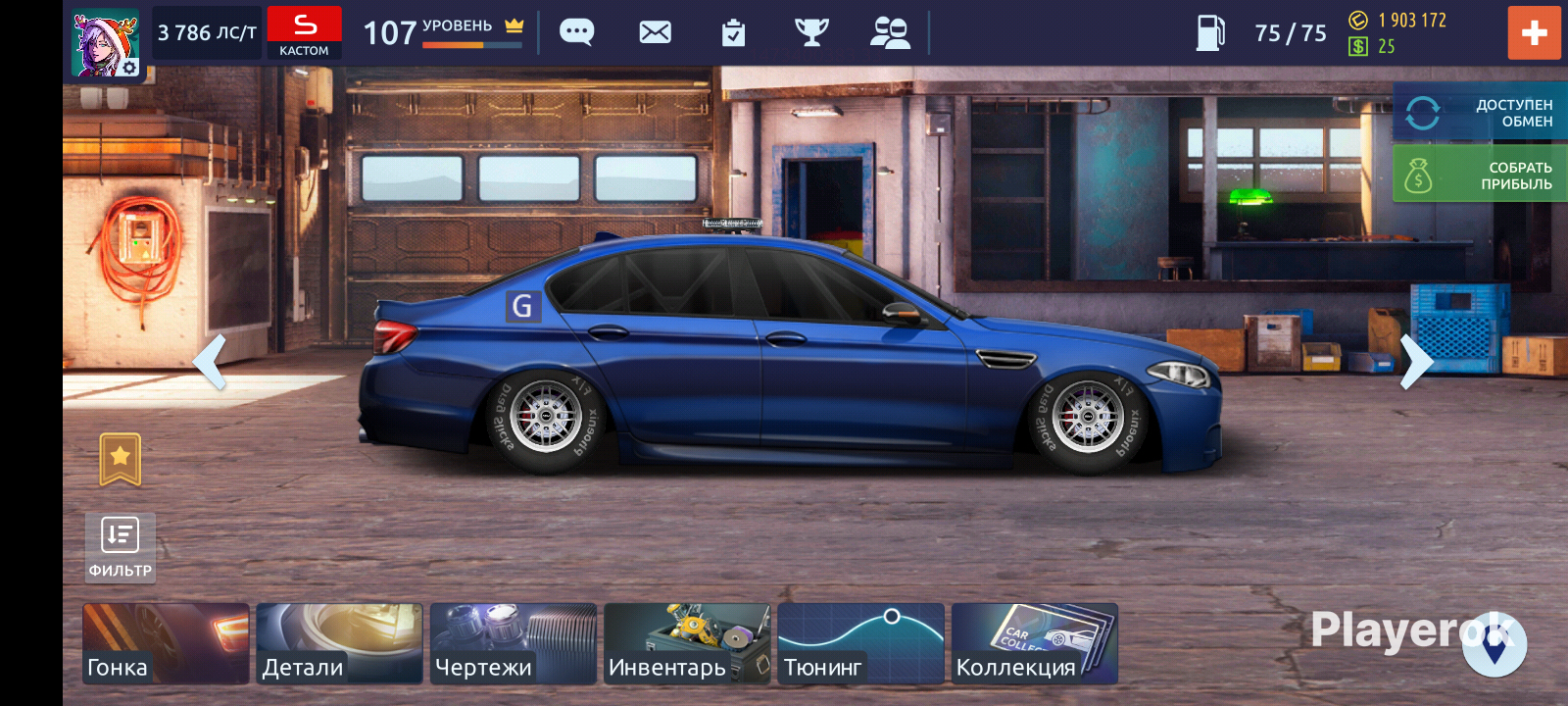Tap the orange plus button
1568x706 pixels.
coord(1534,32)
